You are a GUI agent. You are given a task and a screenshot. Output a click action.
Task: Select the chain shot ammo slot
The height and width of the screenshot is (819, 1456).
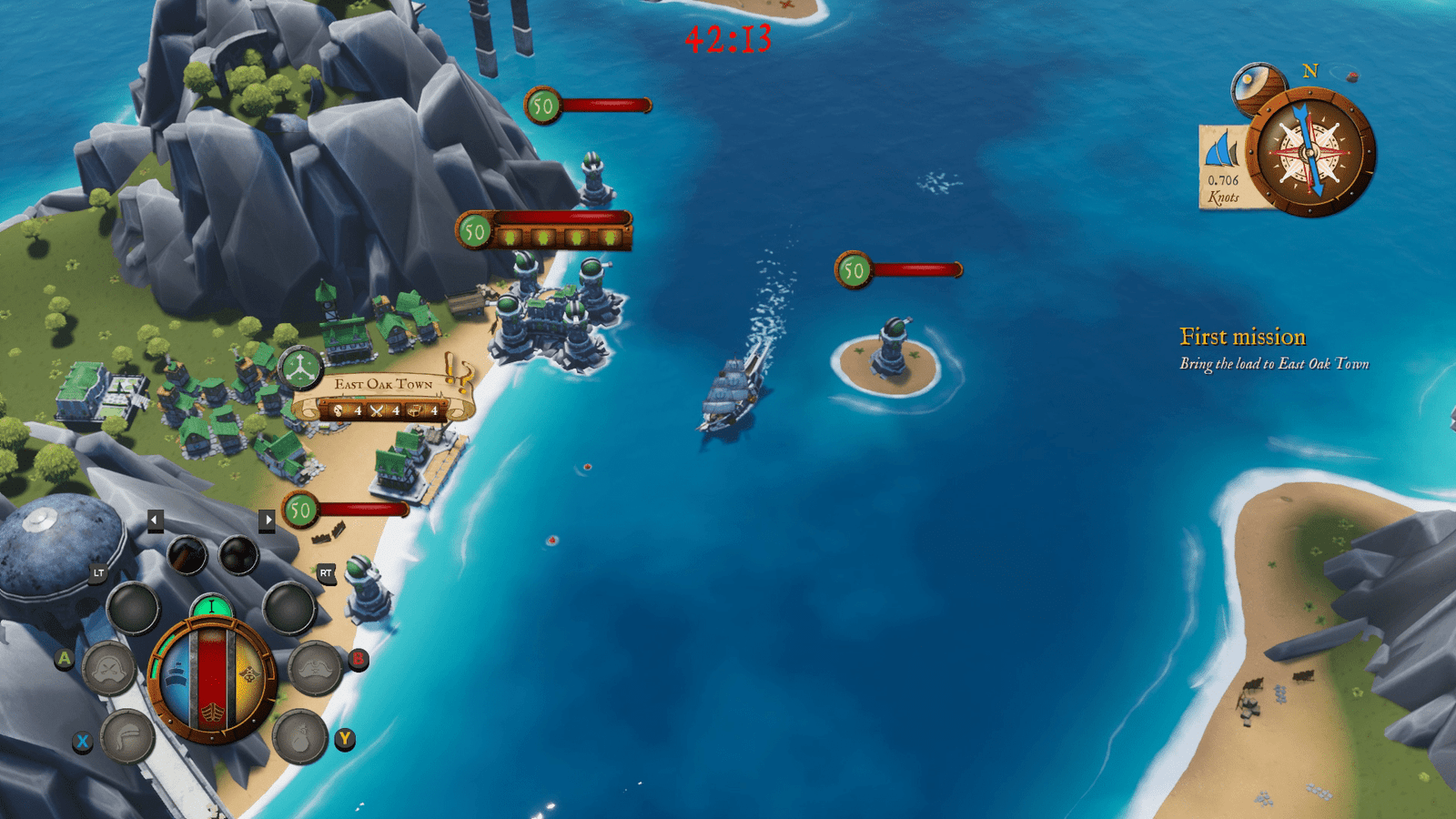(187, 554)
